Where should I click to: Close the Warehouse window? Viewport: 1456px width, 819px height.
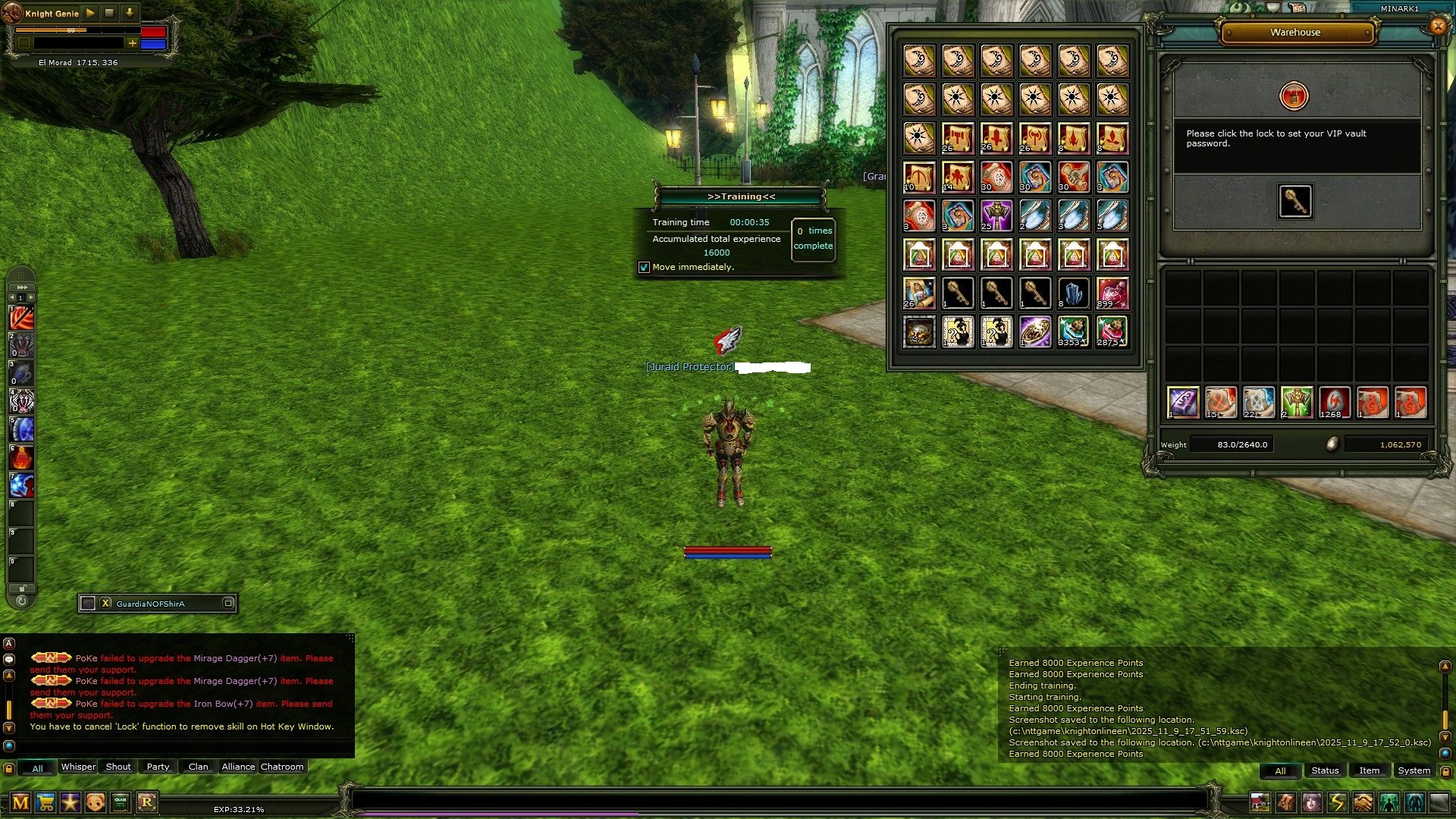click(1438, 27)
